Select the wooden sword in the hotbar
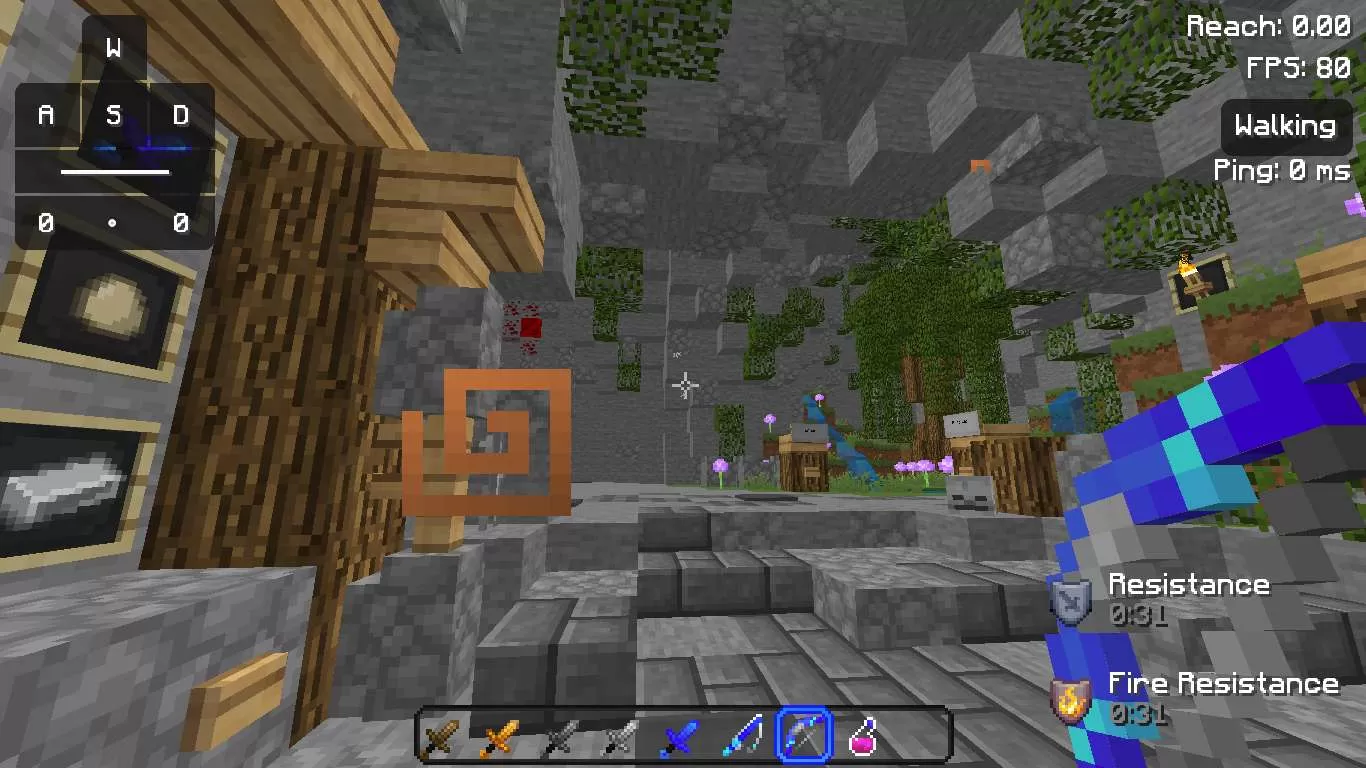The image size is (1366, 768). point(438,735)
